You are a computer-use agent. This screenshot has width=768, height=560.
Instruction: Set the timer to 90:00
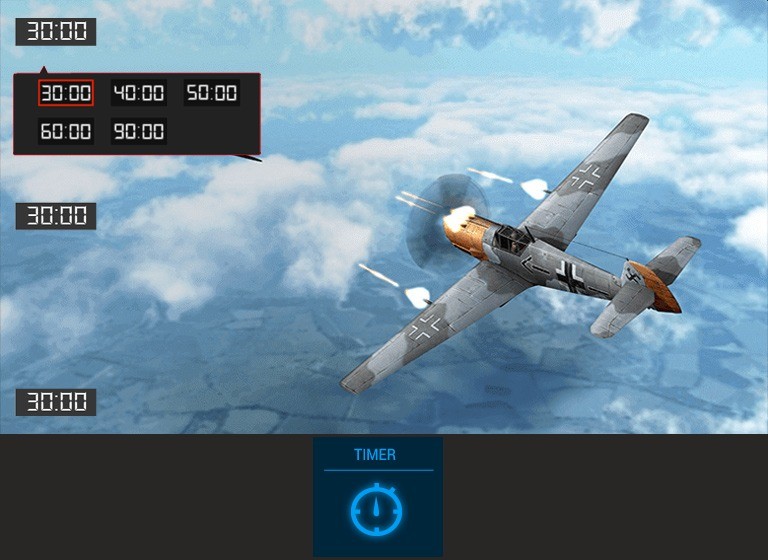tap(138, 131)
